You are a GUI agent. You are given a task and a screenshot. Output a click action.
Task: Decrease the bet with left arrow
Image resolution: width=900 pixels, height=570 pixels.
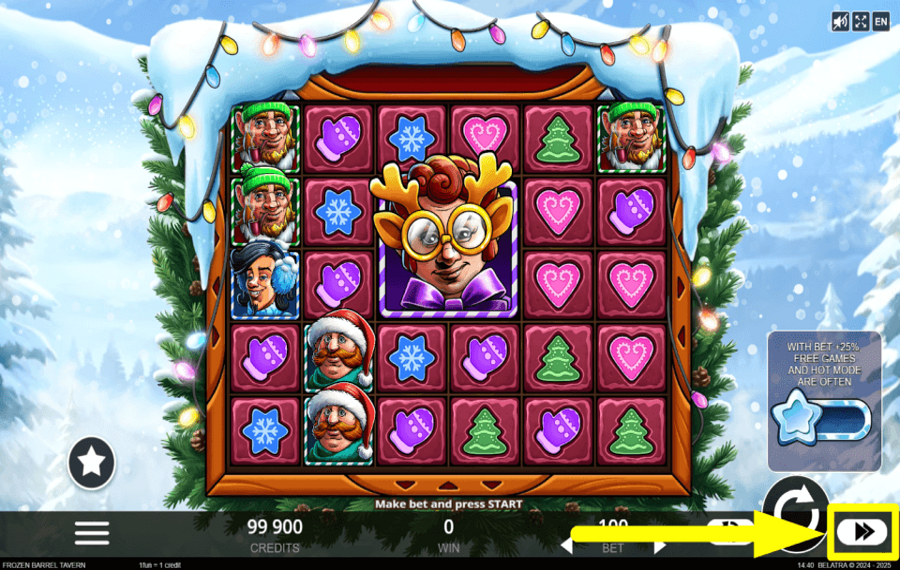click(567, 546)
